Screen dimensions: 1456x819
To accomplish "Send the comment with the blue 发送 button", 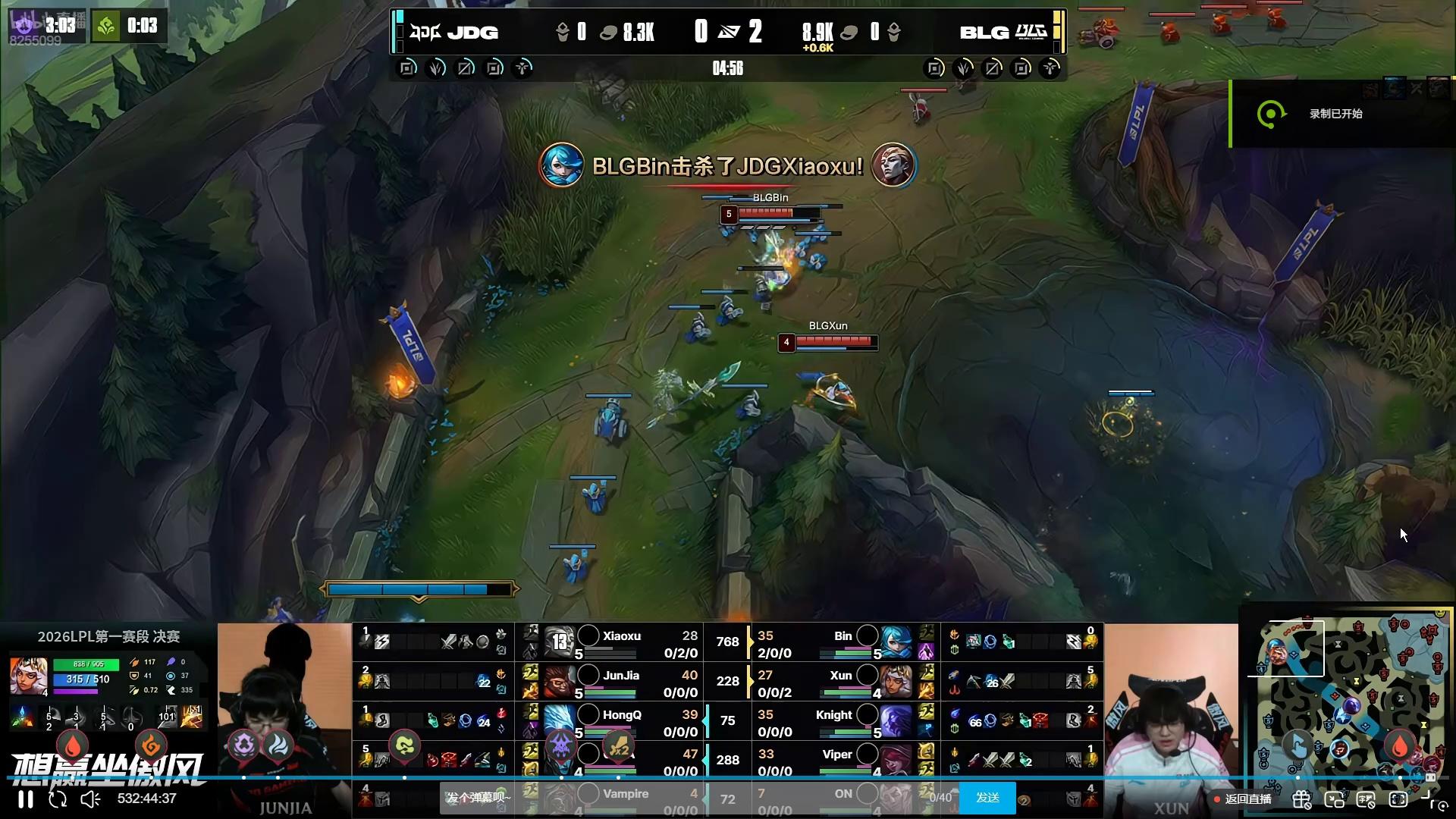I will point(987,798).
